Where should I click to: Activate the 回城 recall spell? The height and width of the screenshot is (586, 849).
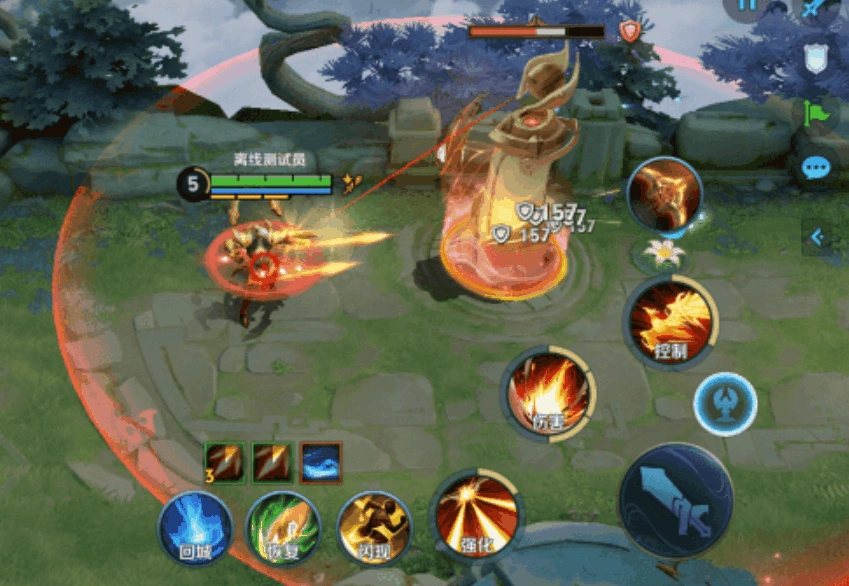click(195, 526)
